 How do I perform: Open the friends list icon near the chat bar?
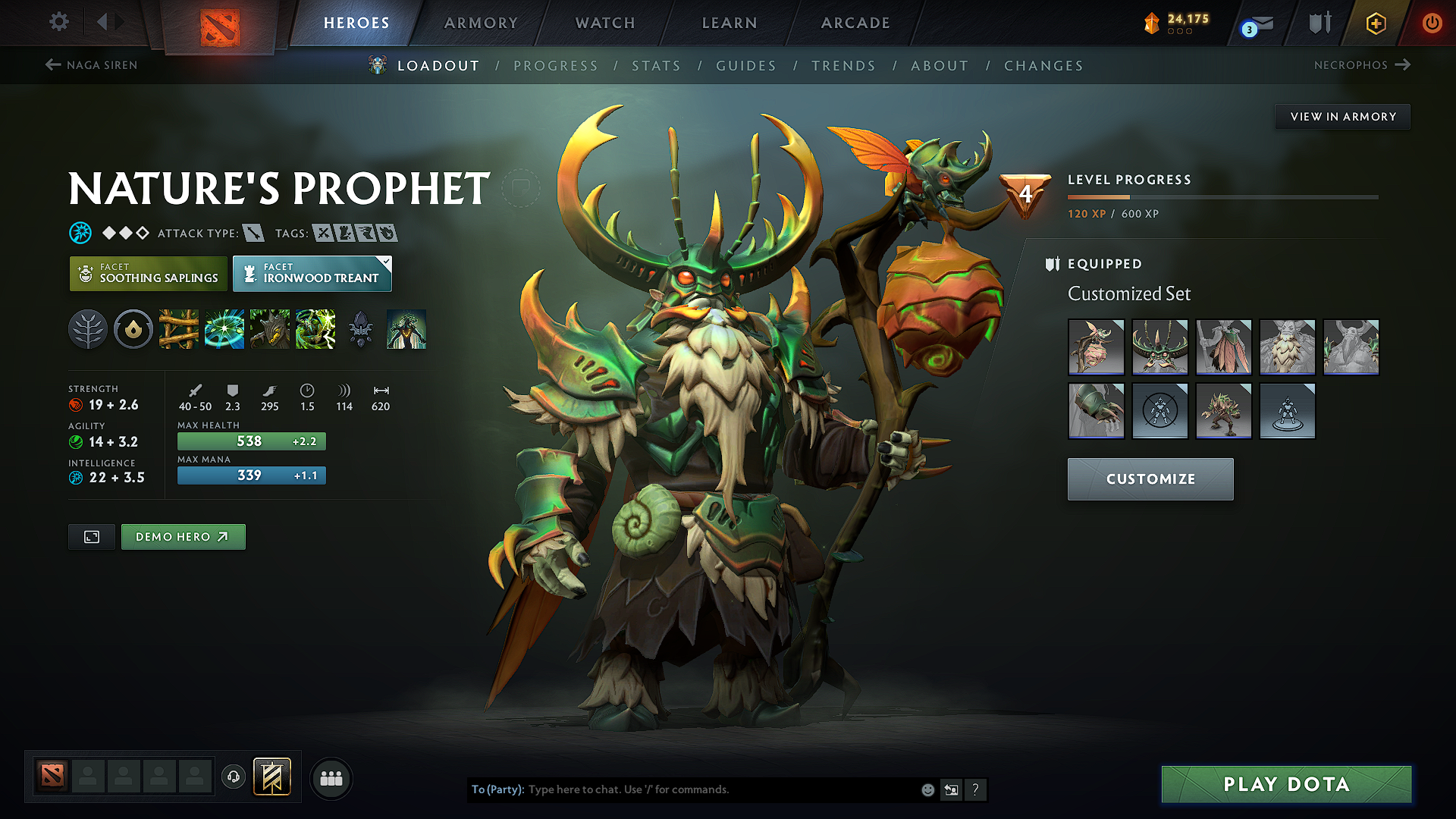331,778
